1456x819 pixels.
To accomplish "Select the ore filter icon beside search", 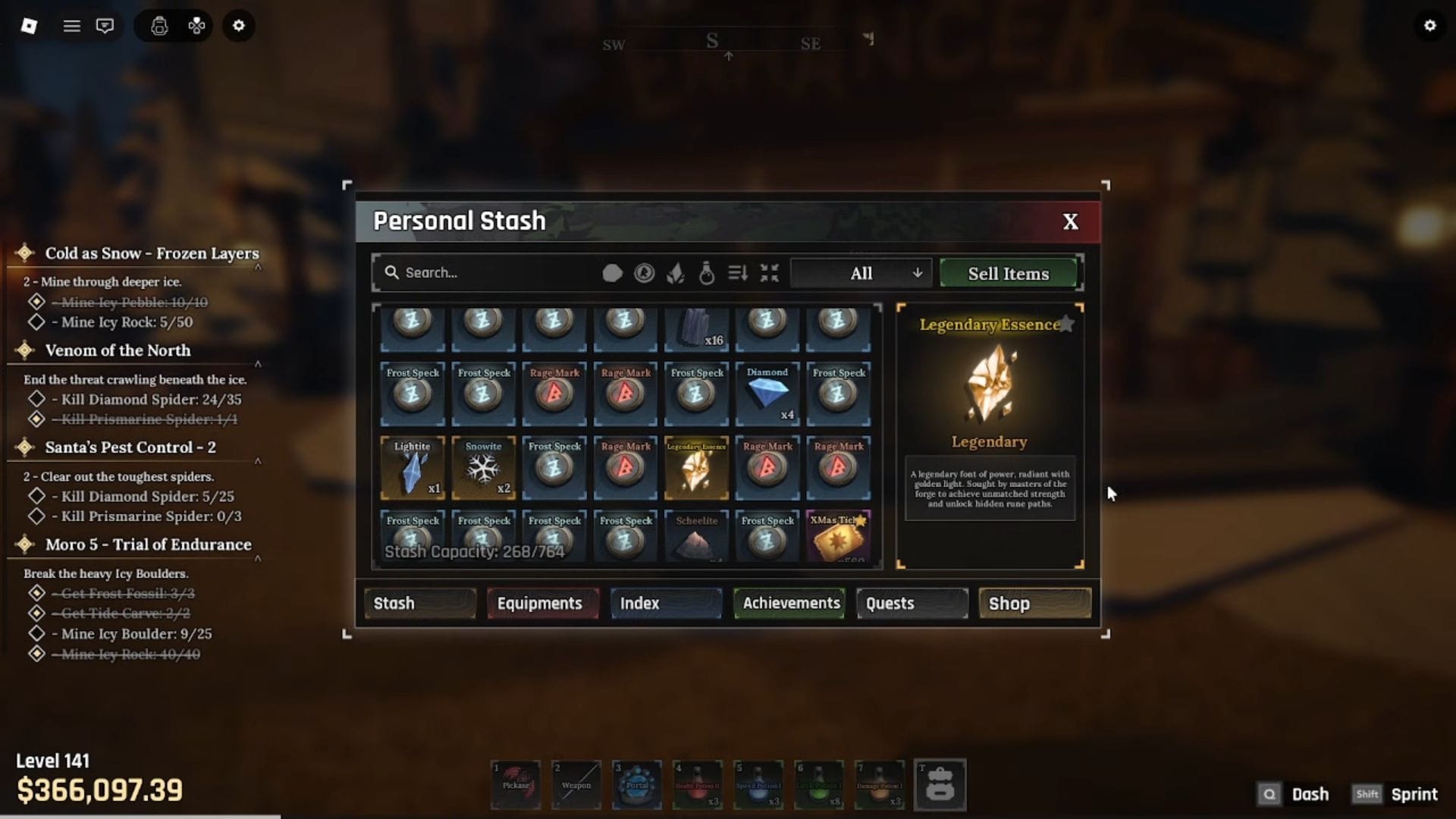I will 612,272.
